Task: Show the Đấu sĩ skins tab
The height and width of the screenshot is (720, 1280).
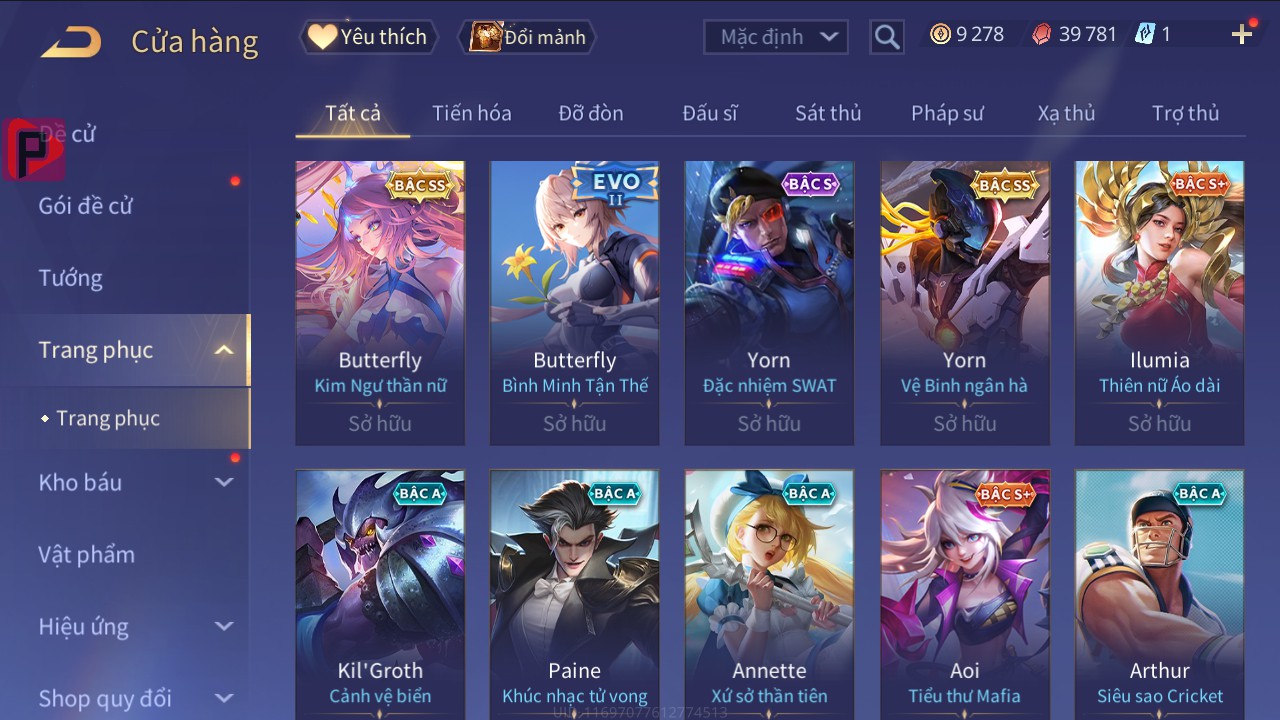Action: [x=710, y=113]
